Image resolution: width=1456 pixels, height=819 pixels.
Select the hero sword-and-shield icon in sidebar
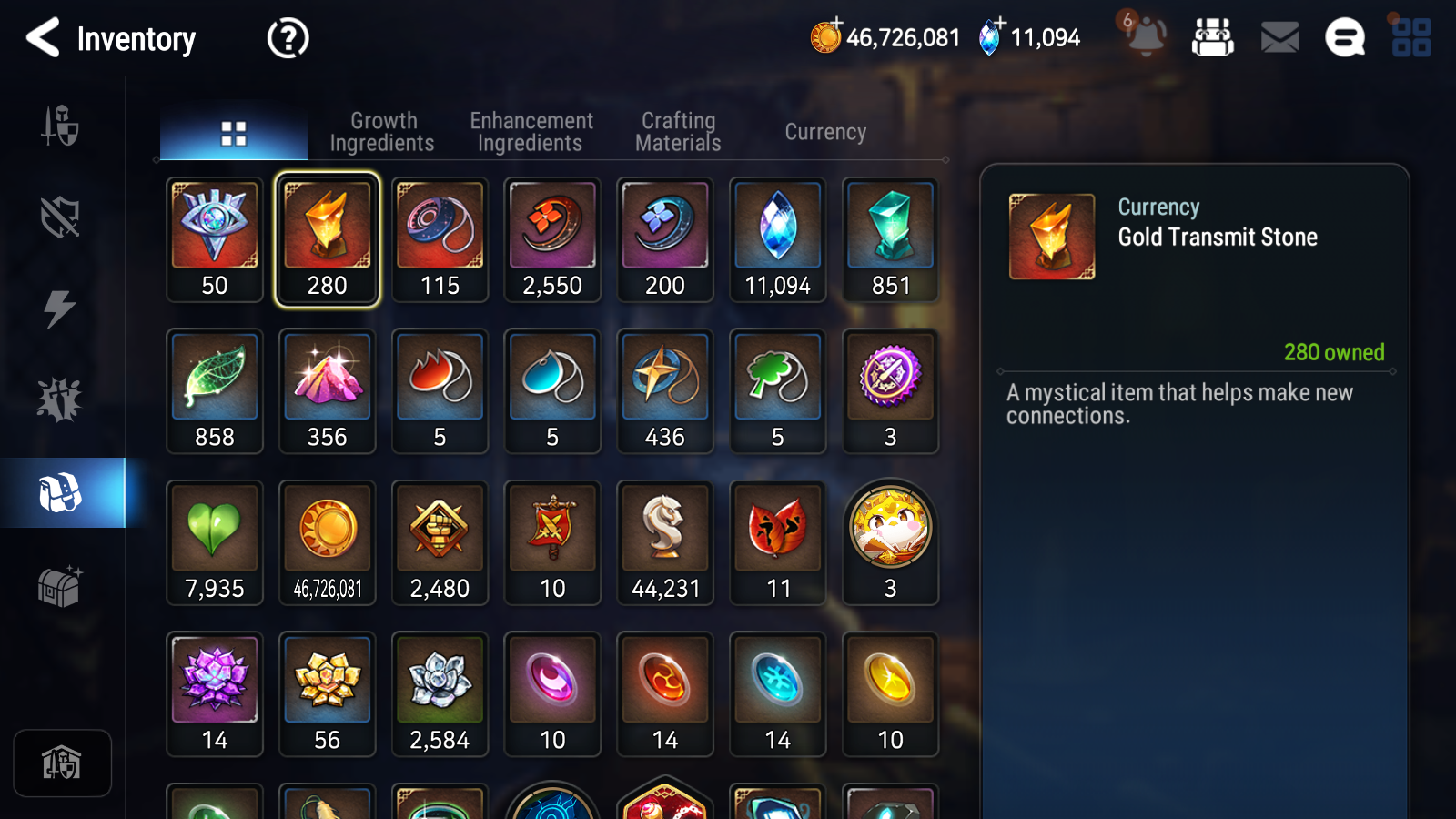[x=61, y=127]
